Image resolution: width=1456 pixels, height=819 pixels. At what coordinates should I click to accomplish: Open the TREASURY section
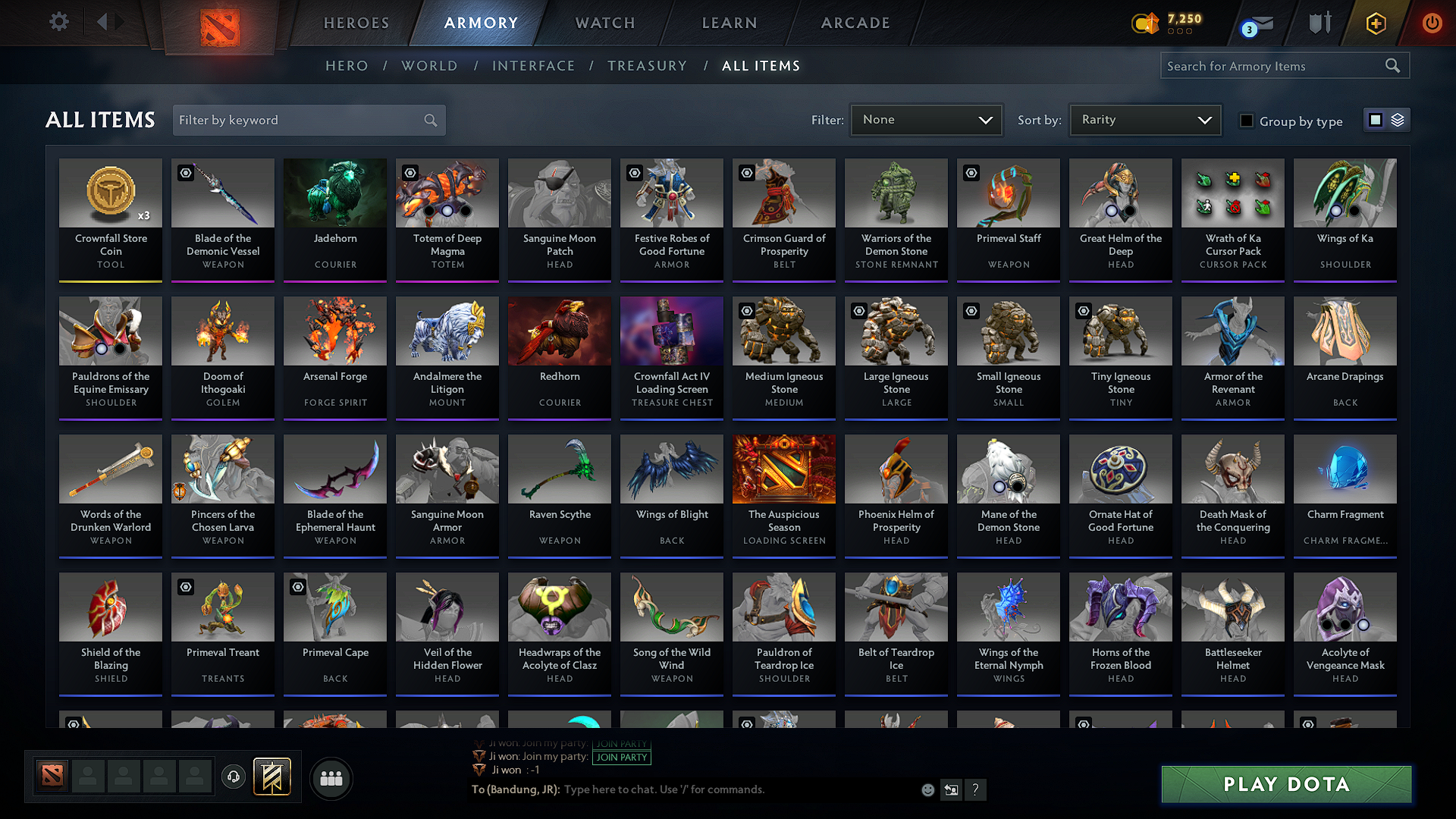647,66
